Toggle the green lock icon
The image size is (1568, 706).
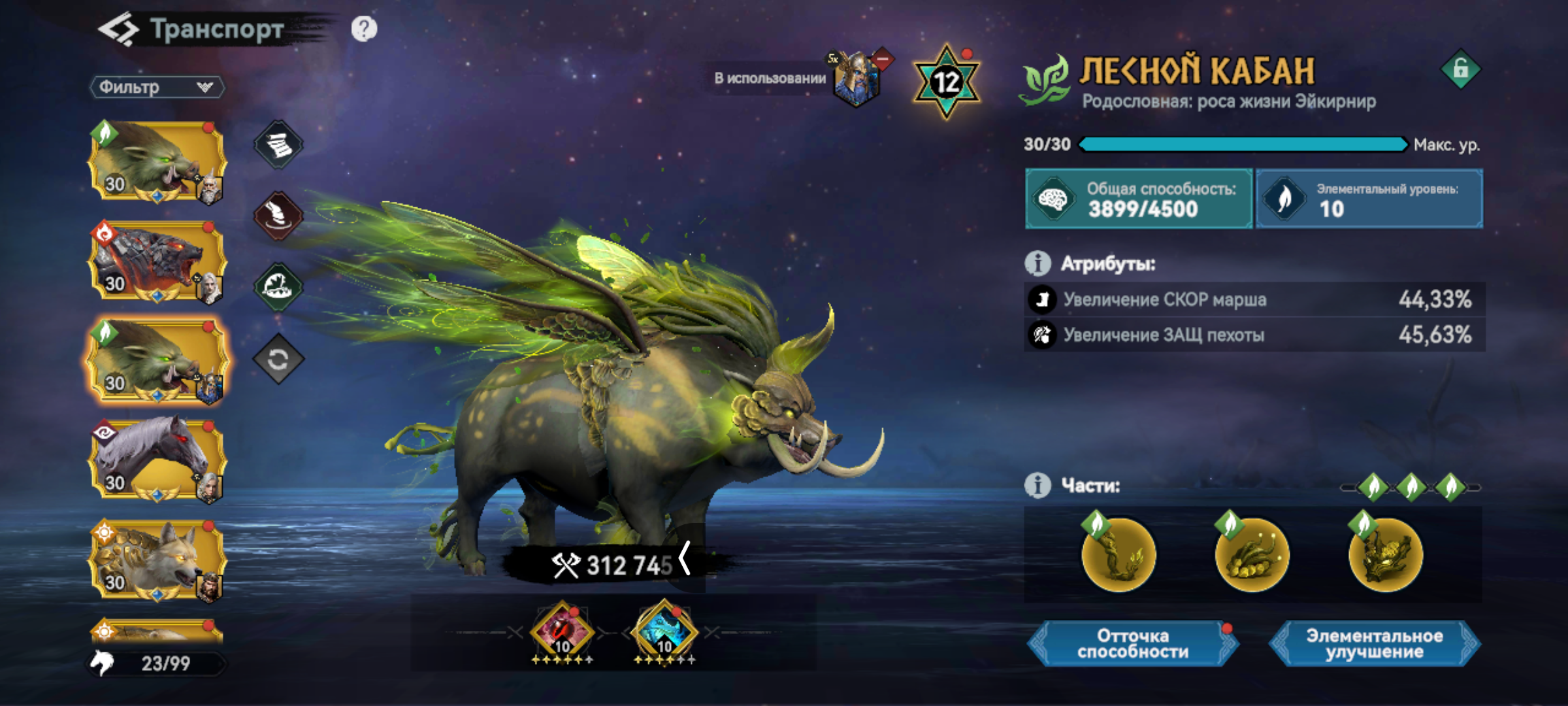point(1461,69)
